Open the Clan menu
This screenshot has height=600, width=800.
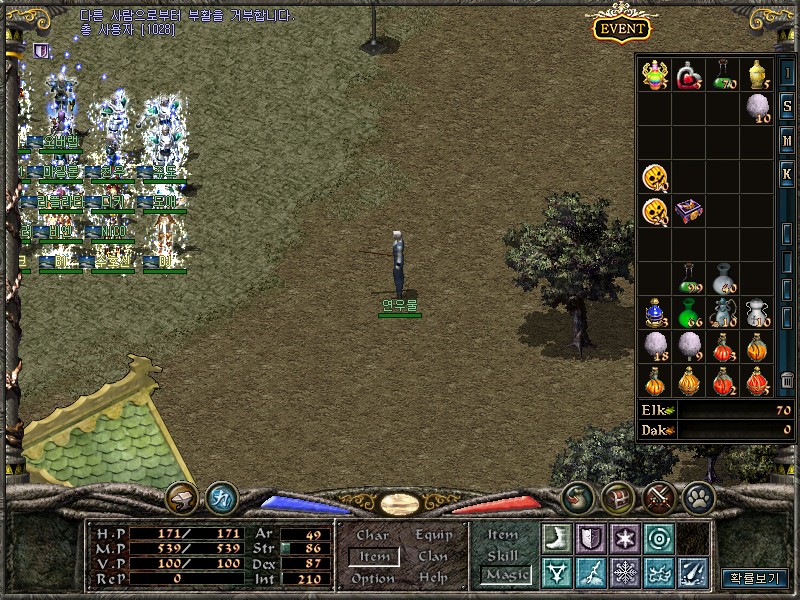(433, 557)
